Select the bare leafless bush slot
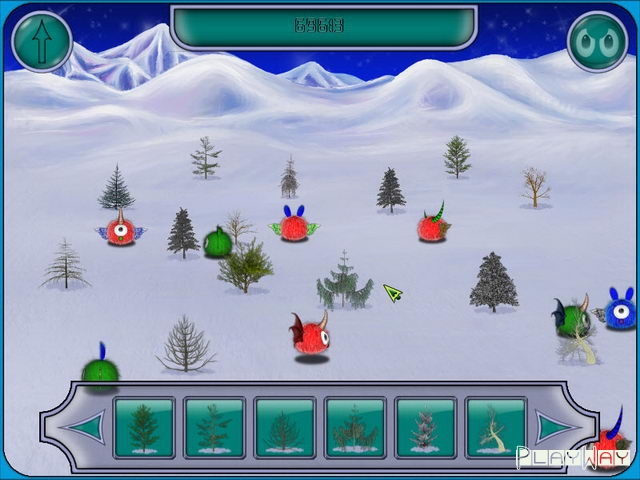This screenshot has width=640, height=480. point(284,428)
